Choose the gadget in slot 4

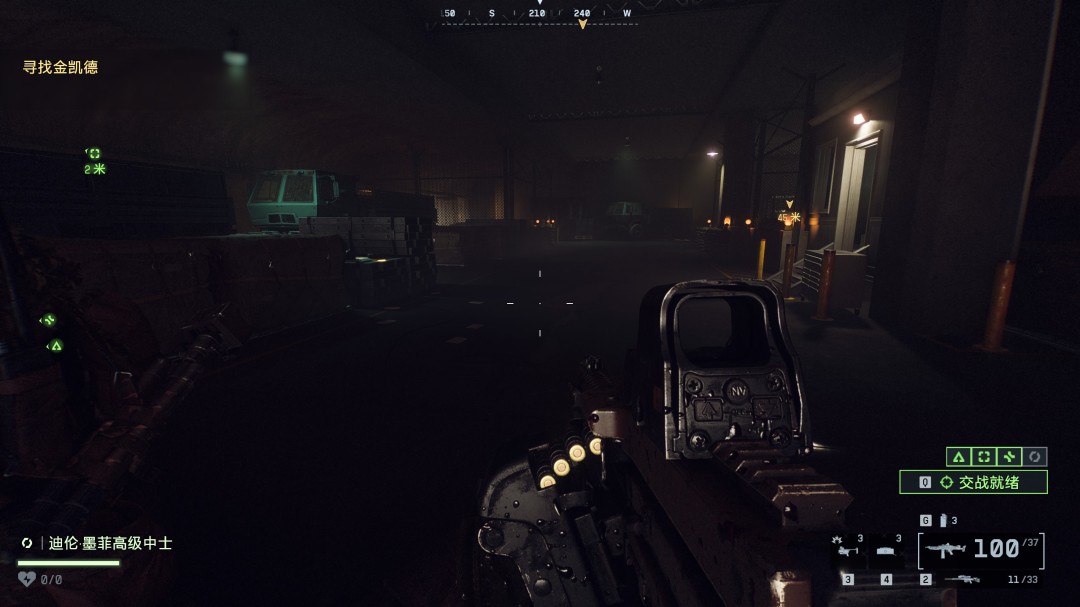click(886, 551)
